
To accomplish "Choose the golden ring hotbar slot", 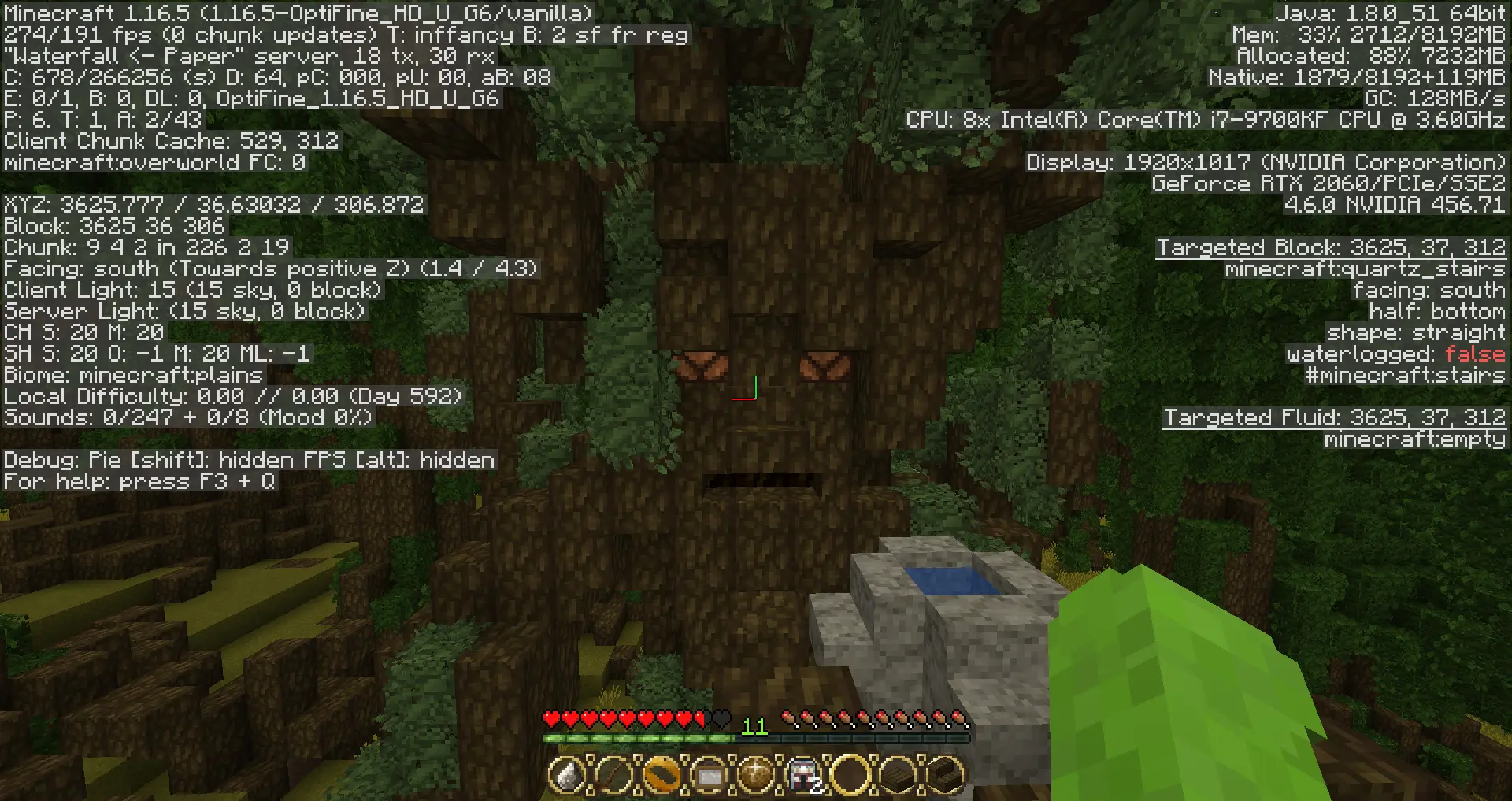I will coord(661,775).
